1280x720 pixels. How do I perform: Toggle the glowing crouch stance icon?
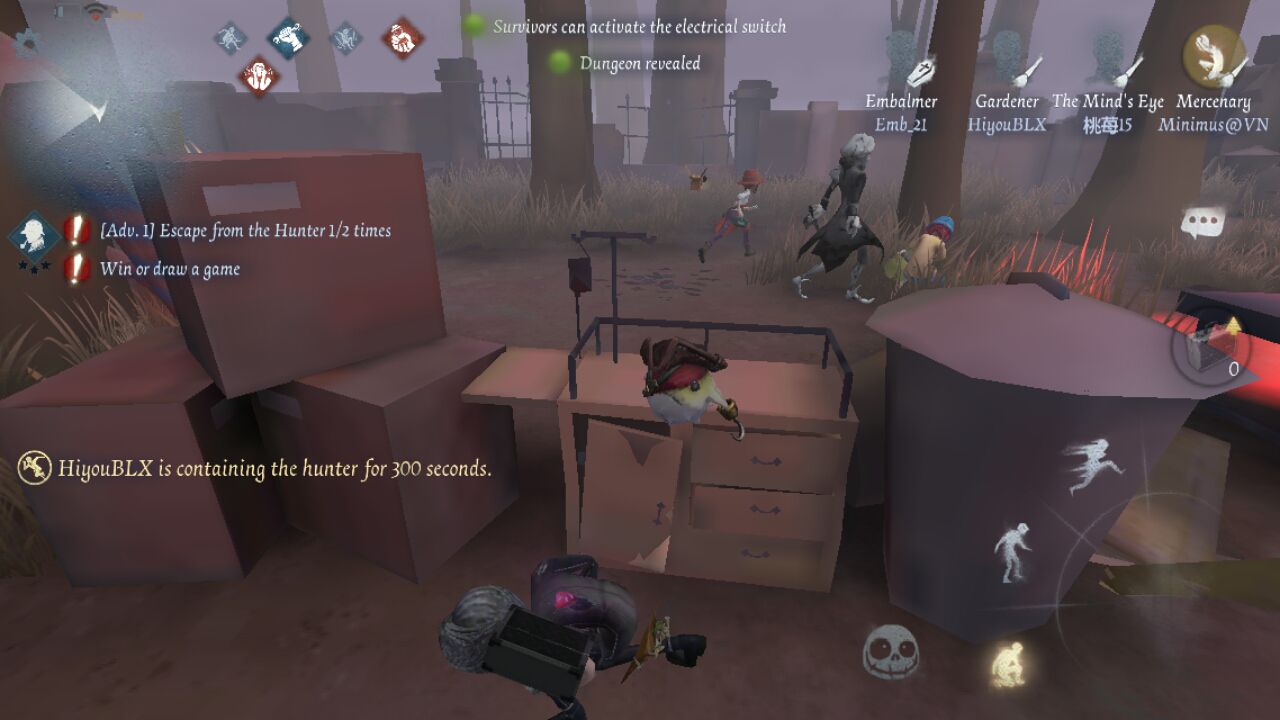(x=1008, y=663)
